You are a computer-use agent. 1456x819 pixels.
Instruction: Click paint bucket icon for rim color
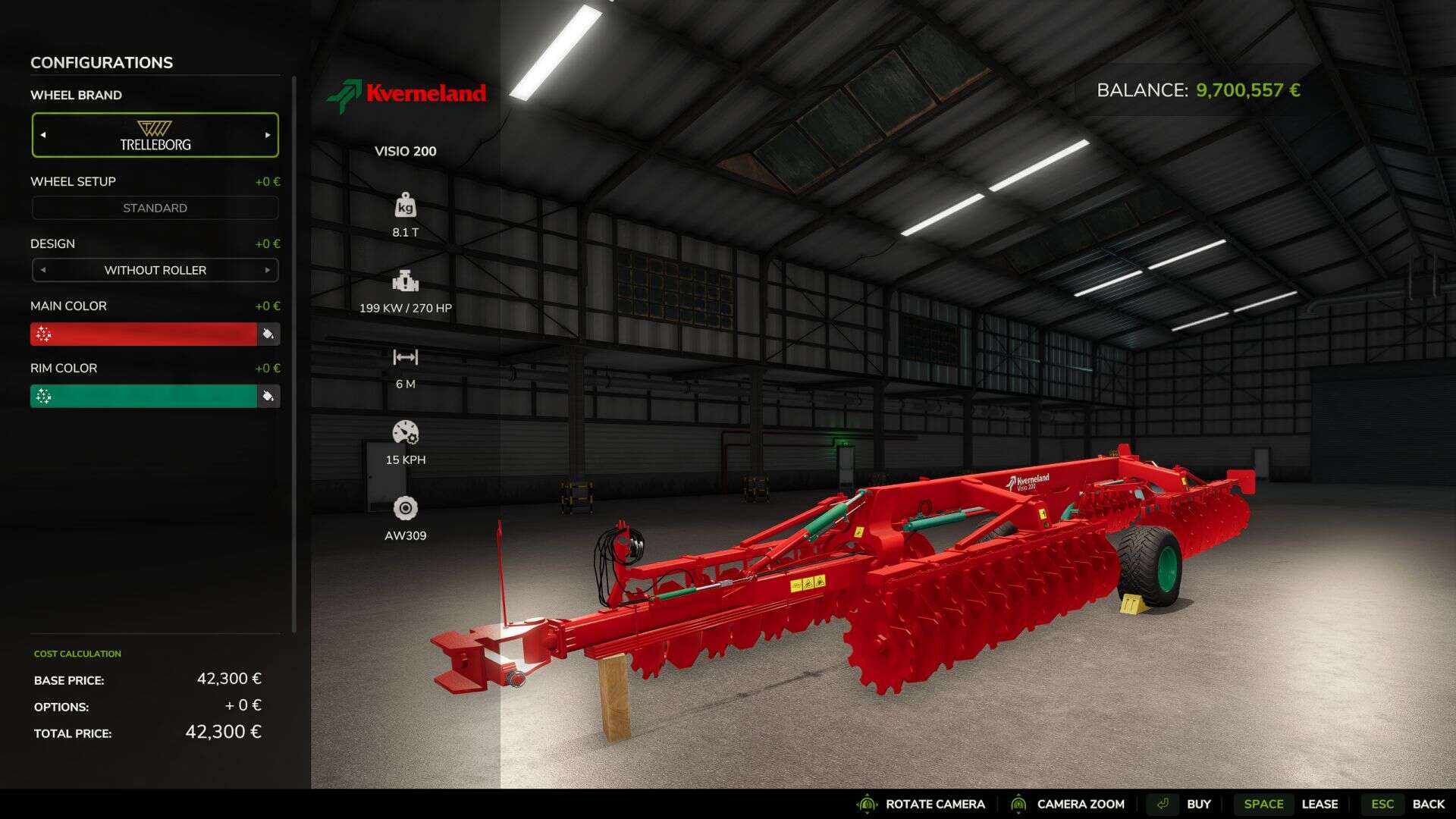(268, 396)
